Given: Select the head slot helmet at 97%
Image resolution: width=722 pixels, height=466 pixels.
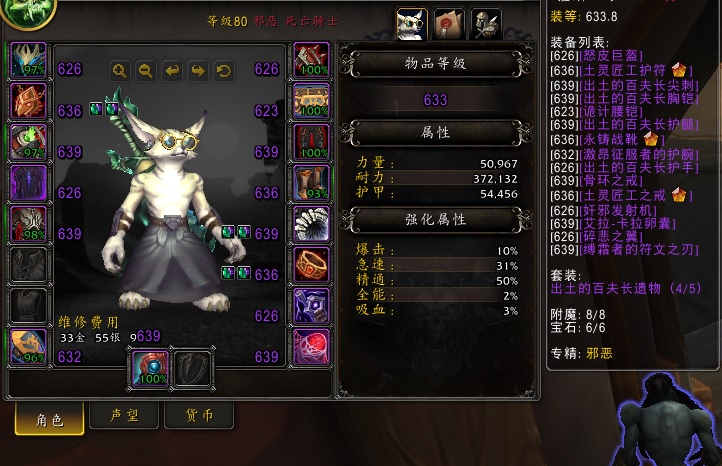Looking at the screenshot, I should point(28,61).
